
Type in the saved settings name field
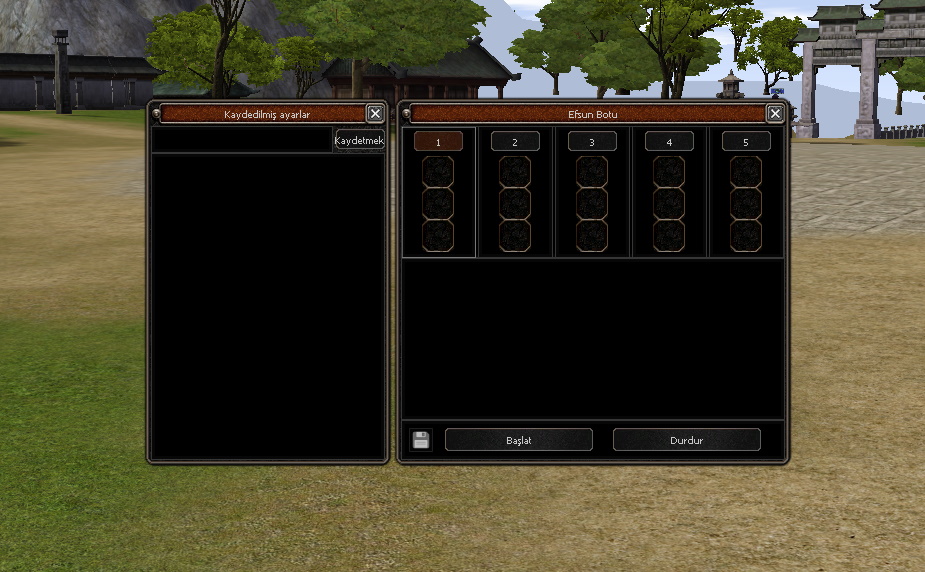tap(242, 141)
